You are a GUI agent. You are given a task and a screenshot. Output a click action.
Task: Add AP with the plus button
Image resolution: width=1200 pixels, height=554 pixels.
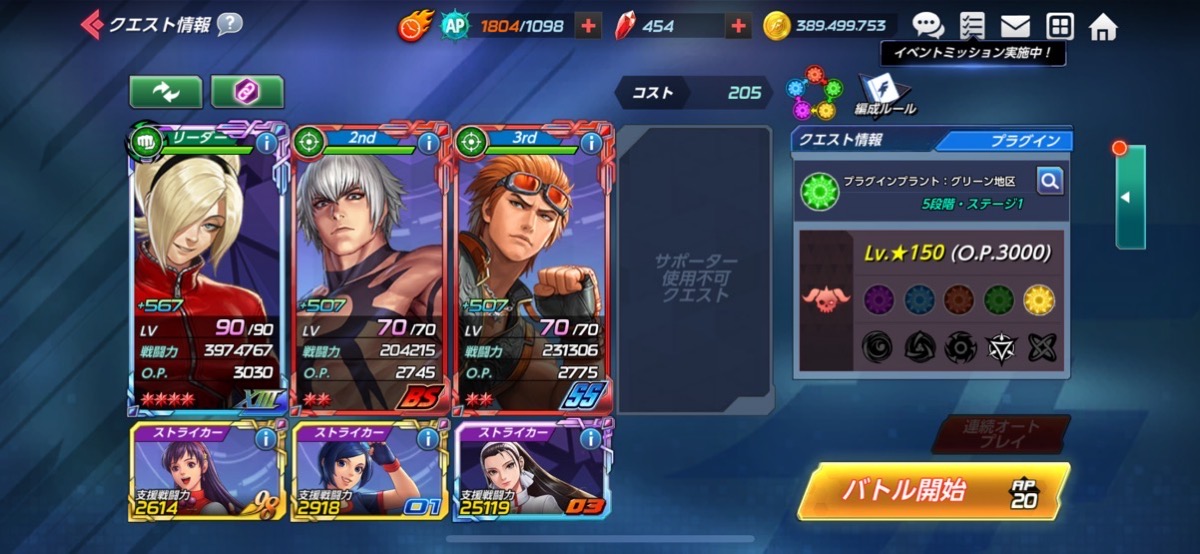click(x=589, y=27)
